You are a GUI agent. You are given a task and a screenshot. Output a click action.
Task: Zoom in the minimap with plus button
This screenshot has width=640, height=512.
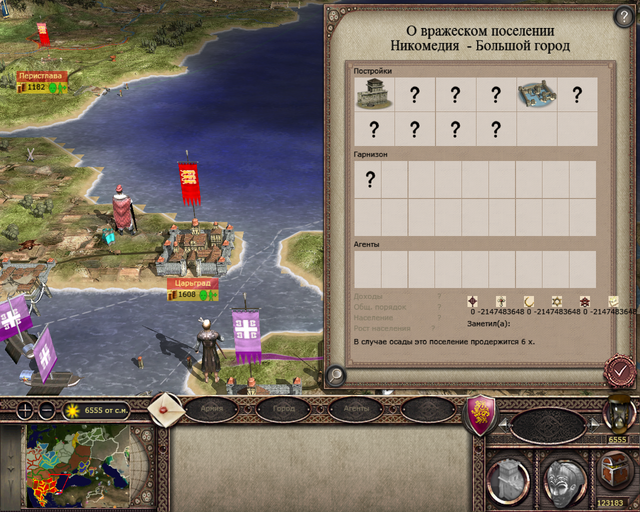(24, 410)
